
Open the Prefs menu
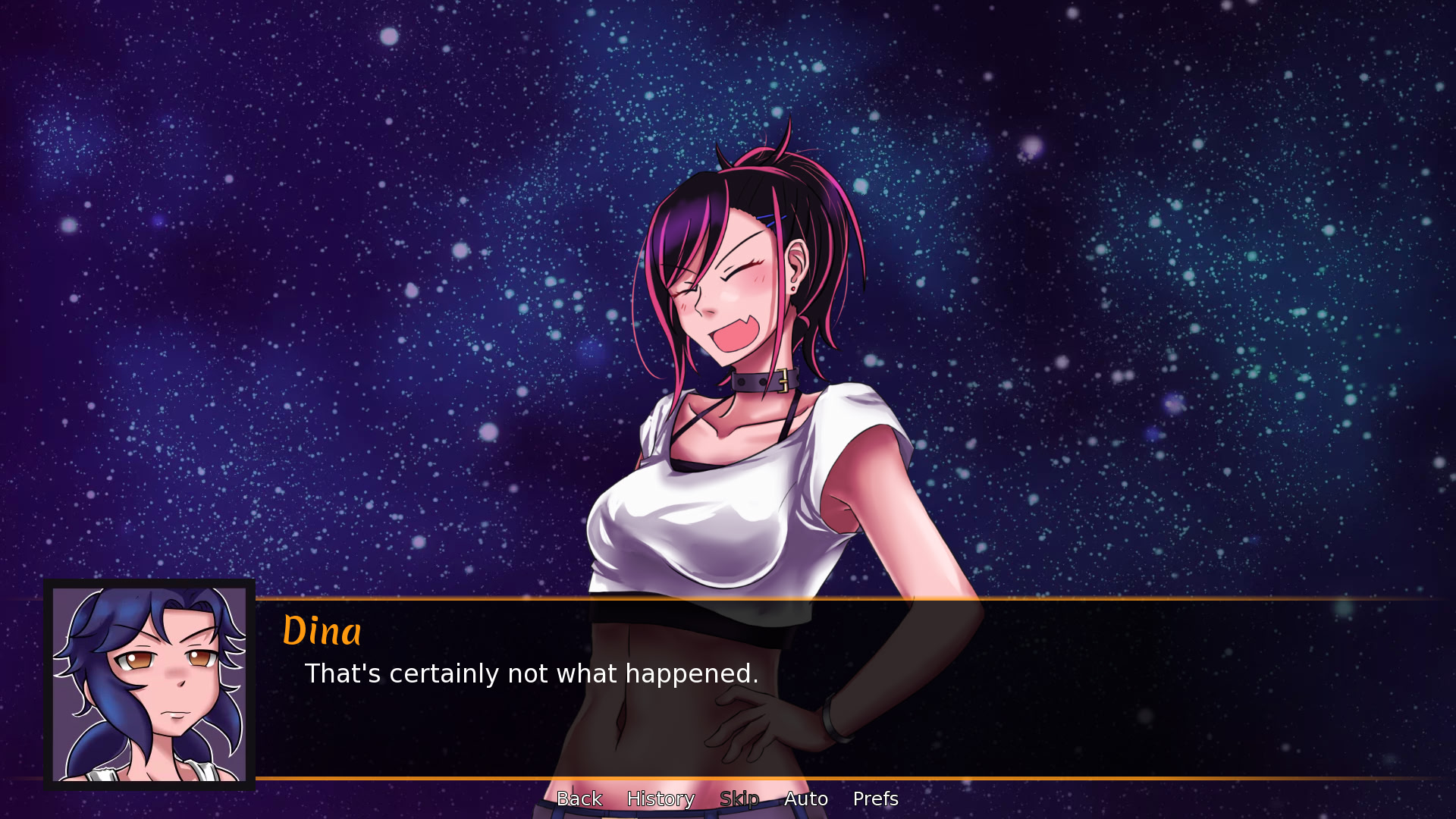pyautogui.click(x=875, y=799)
